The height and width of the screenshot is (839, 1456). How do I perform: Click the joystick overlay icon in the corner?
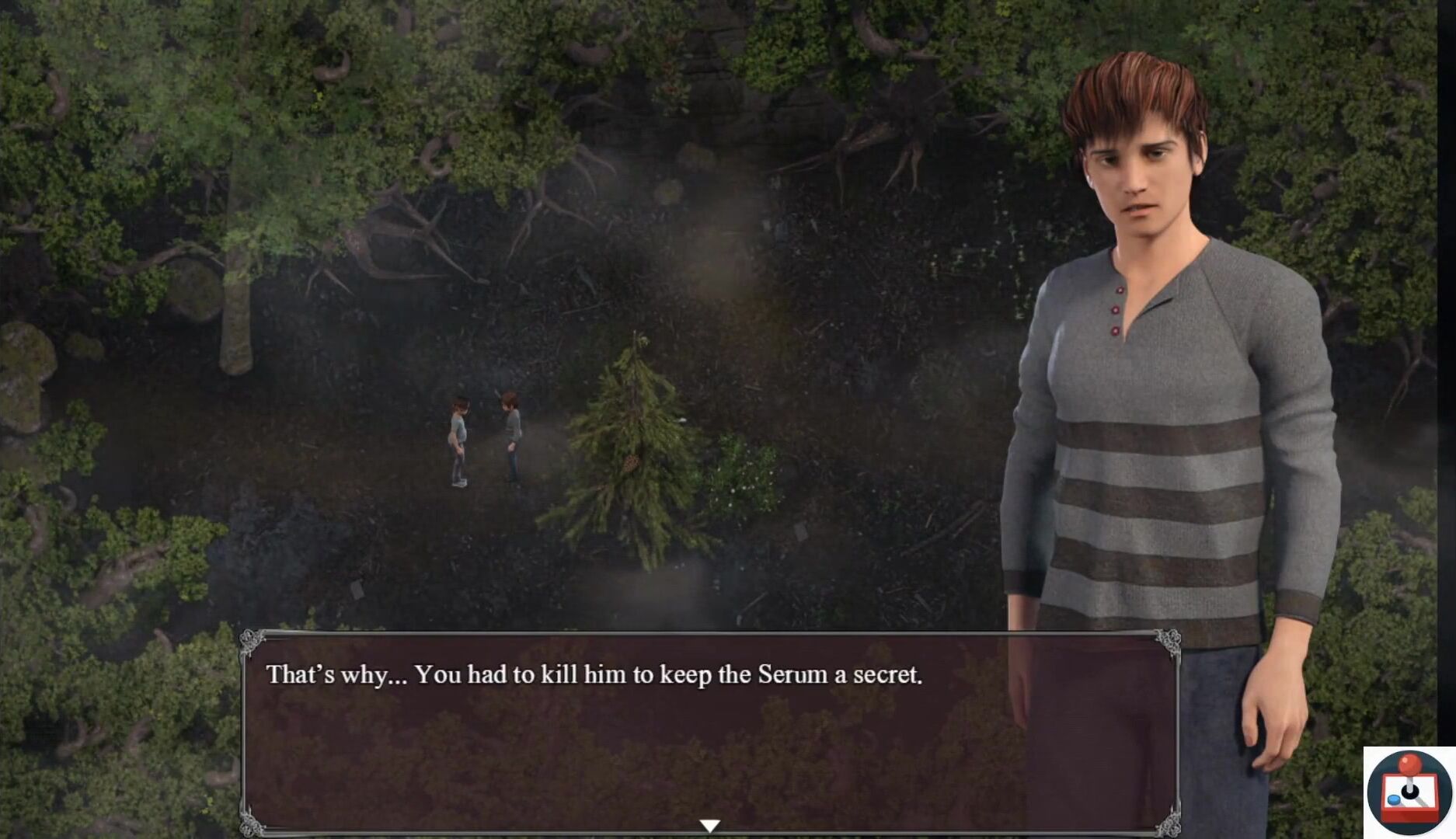(1409, 792)
